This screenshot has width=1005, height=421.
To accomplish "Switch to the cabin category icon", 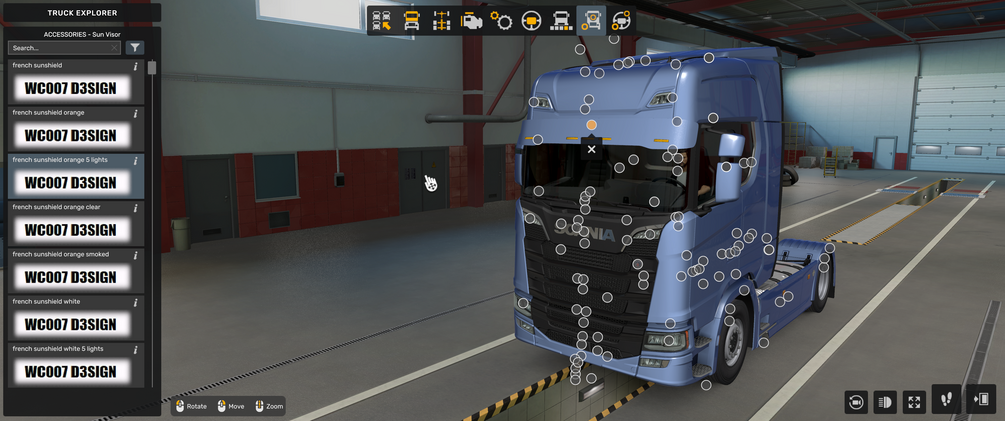I will click(x=411, y=21).
